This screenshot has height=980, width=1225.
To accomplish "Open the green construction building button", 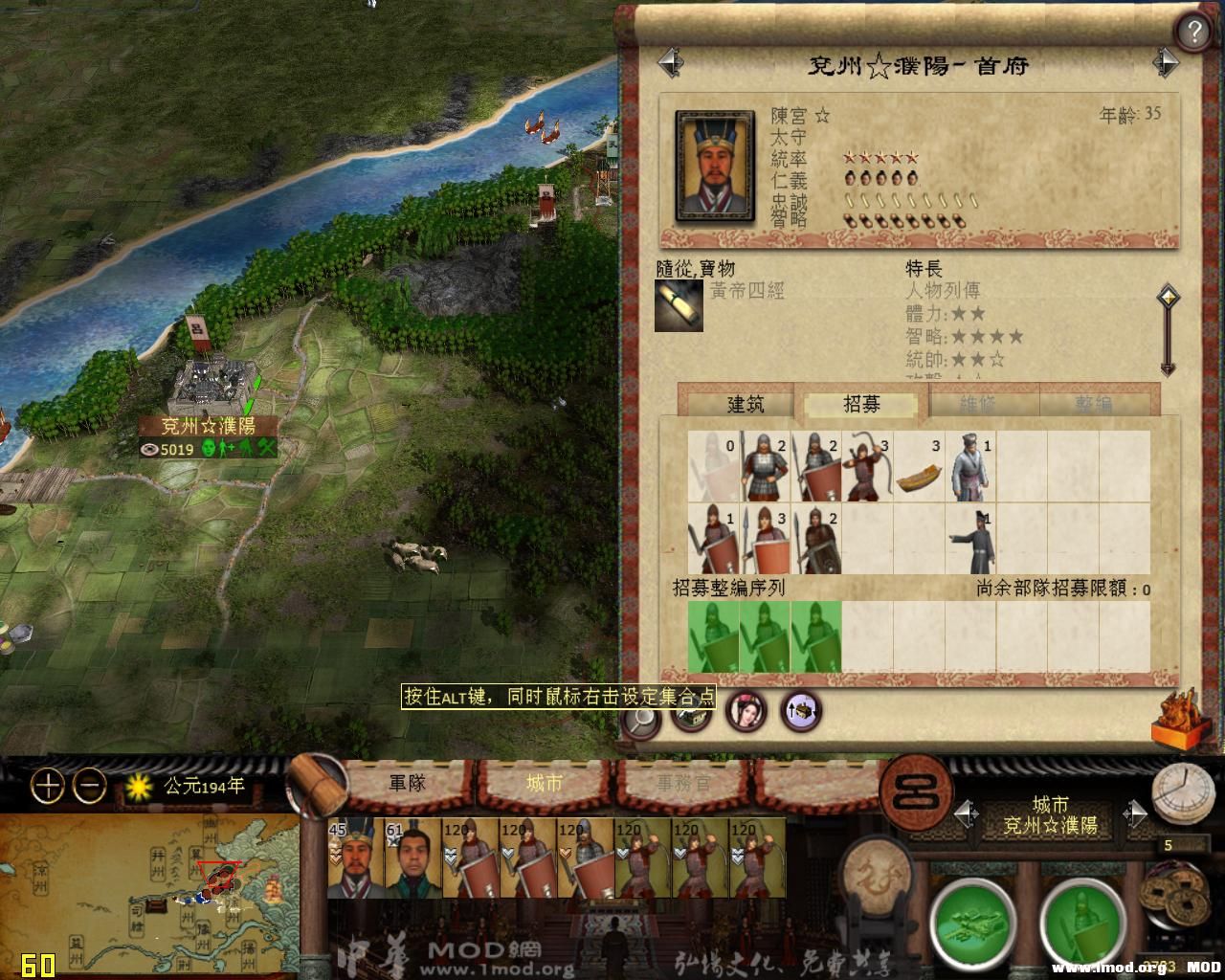I will [x=971, y=921].
